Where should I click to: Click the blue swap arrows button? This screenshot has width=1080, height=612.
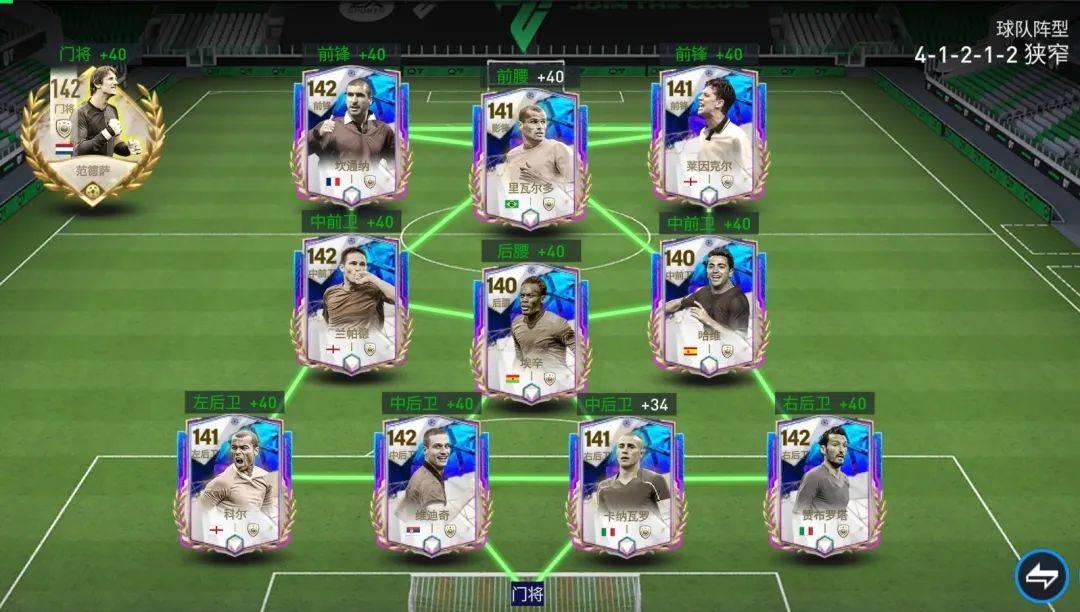click(x=1041, y=576)
